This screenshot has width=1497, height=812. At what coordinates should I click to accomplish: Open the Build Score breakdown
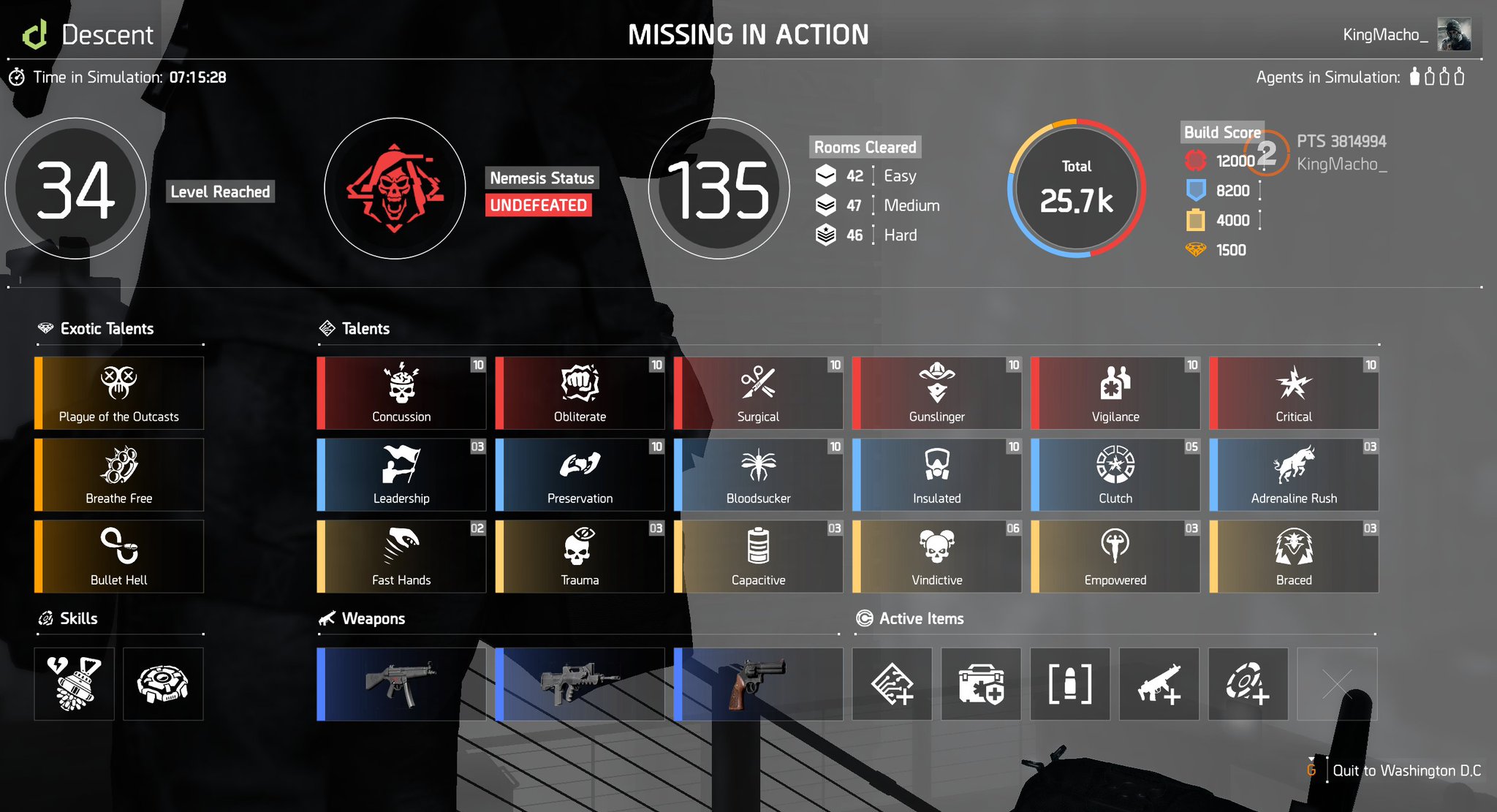coord(1221,132)
